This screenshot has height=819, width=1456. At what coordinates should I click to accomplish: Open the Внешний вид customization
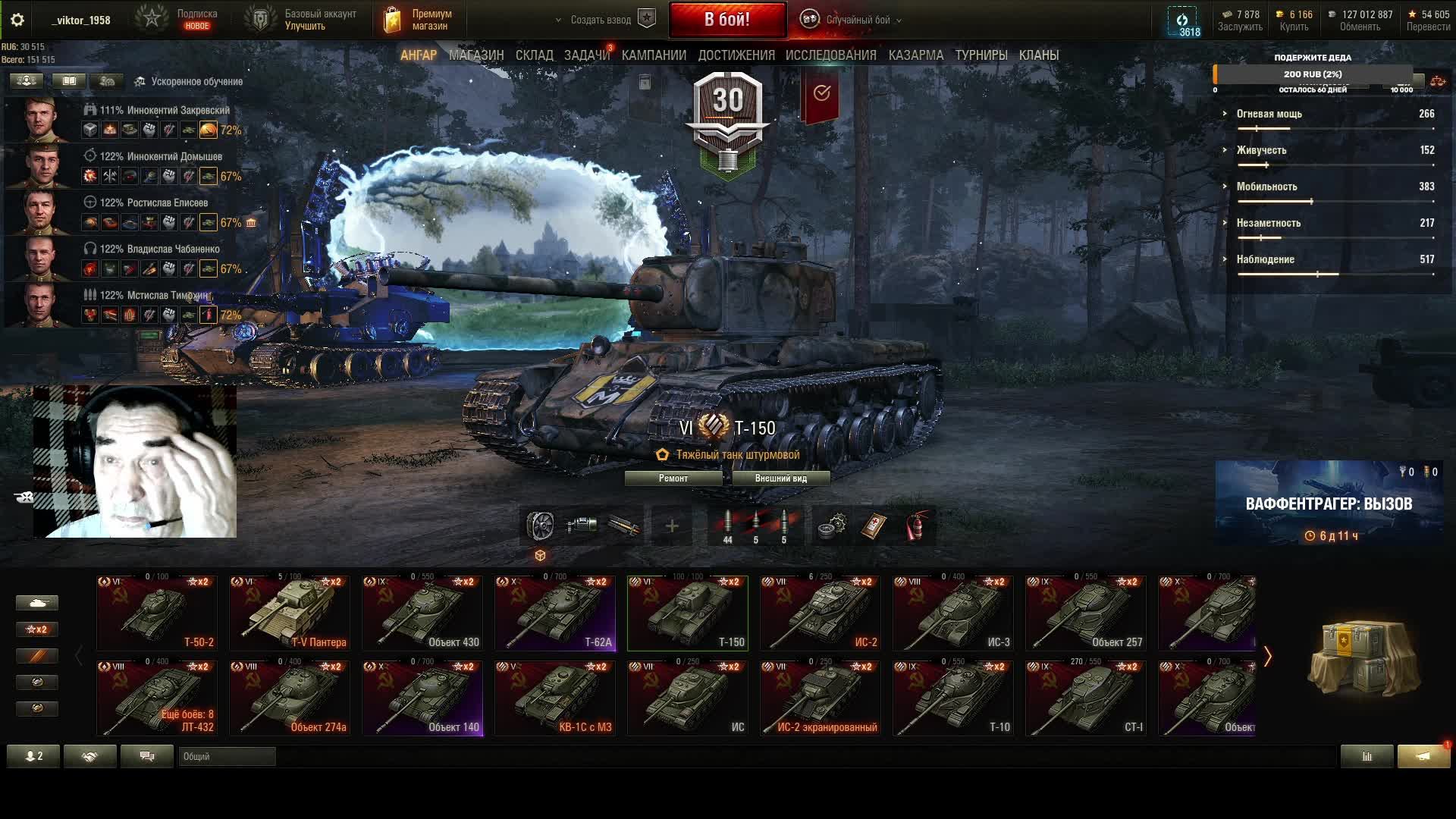click(780, 479)
